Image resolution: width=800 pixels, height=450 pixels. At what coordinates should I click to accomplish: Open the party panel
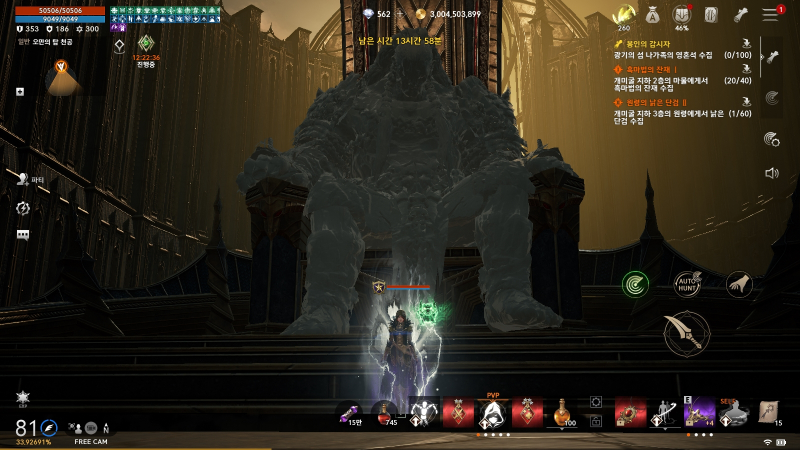[x=23, y=179]
